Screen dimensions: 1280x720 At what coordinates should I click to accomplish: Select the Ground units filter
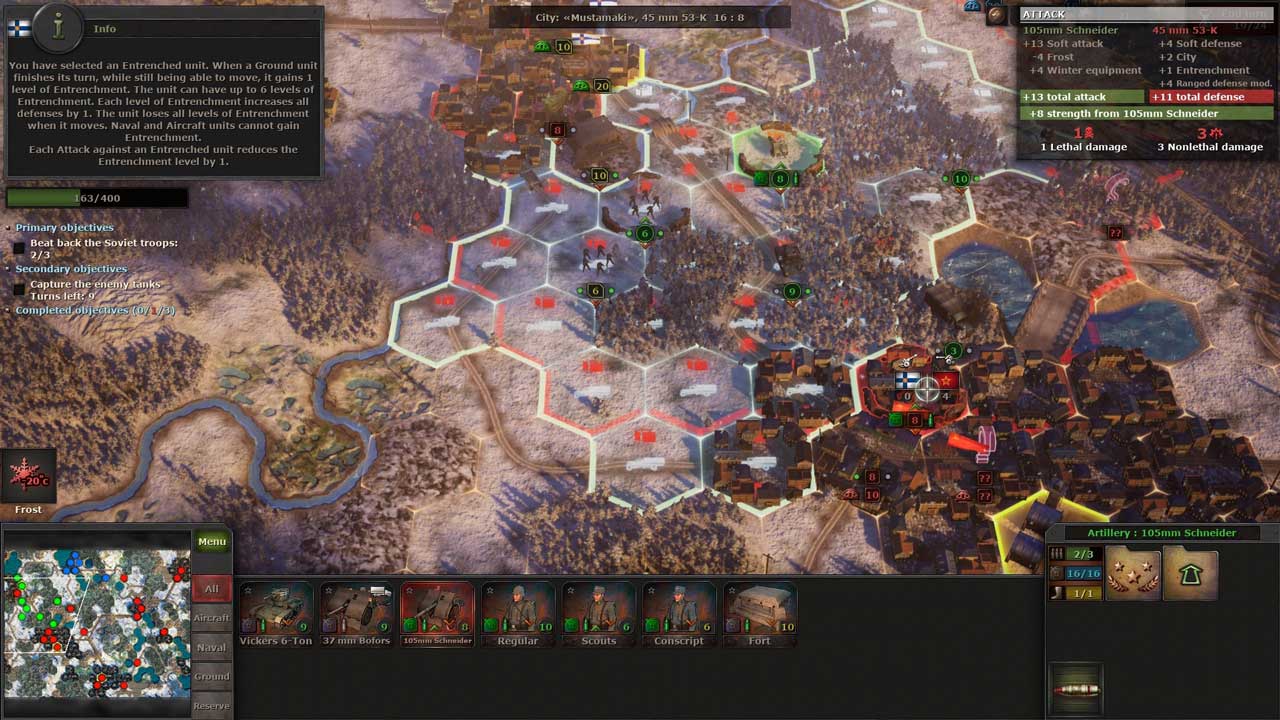tap(212, 676)
